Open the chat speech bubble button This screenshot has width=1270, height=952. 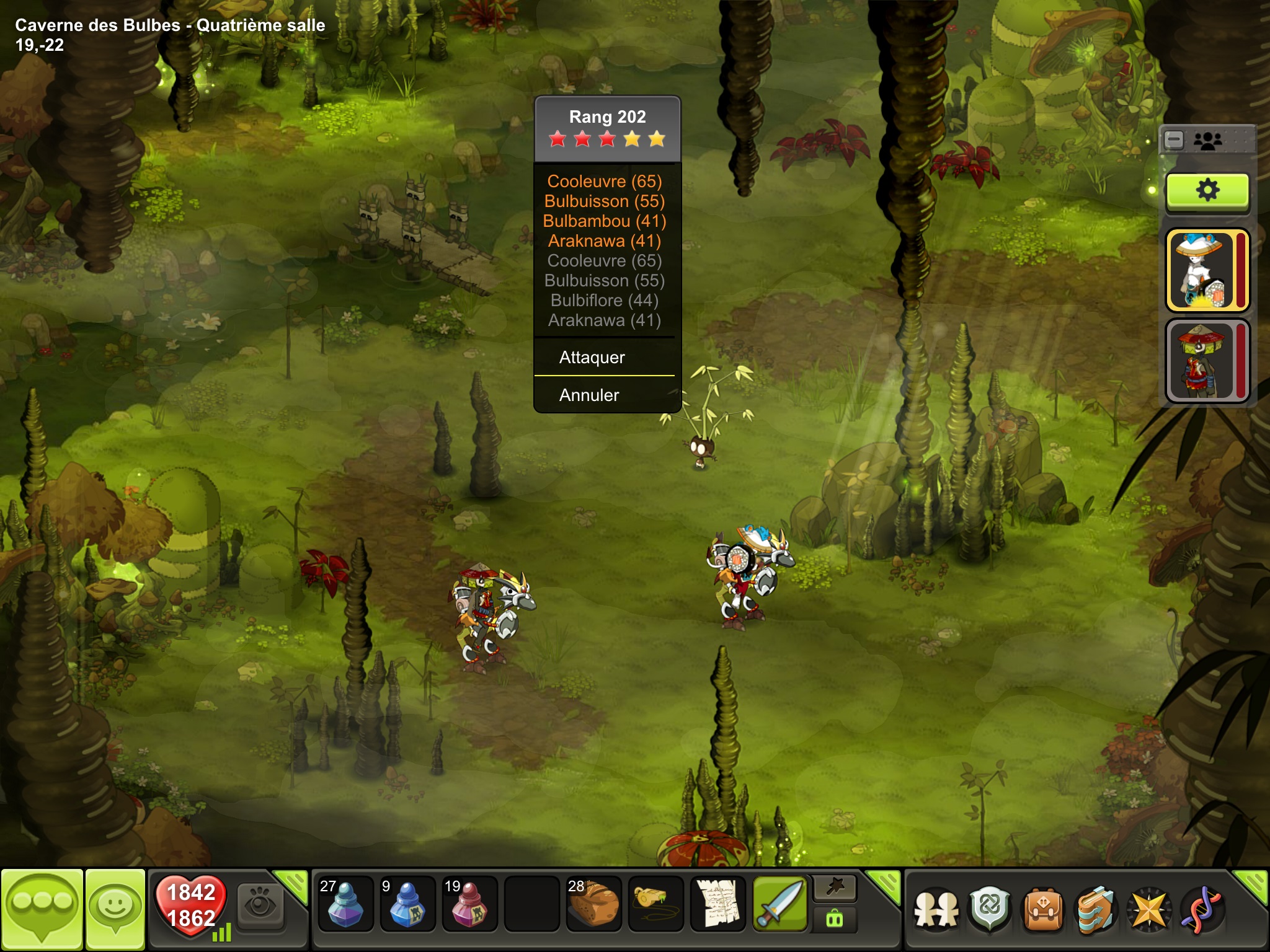coord(42,908)
